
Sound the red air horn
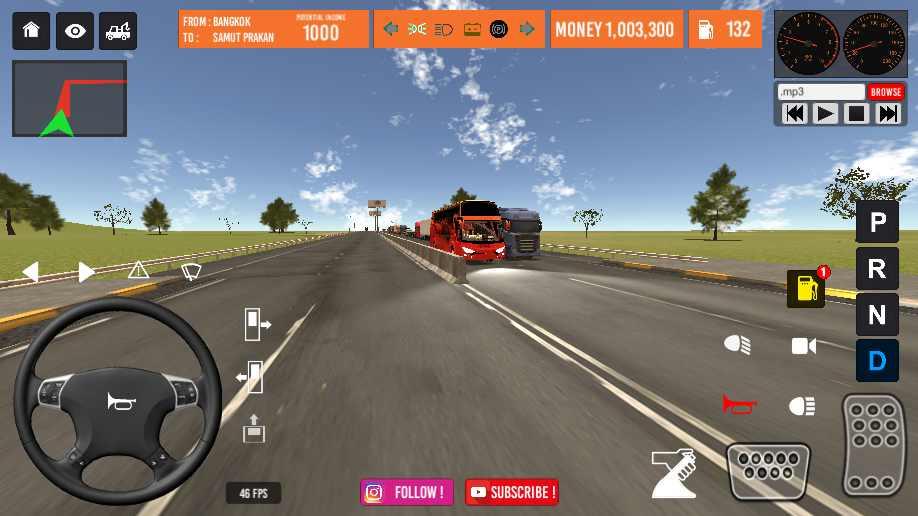739,405
